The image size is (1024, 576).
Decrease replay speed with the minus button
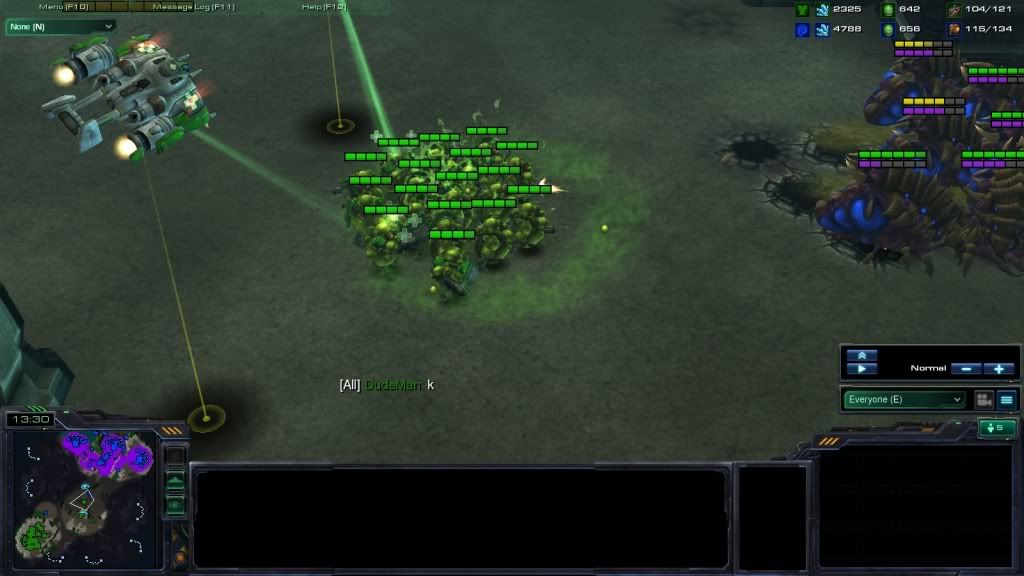pos(965,369)
